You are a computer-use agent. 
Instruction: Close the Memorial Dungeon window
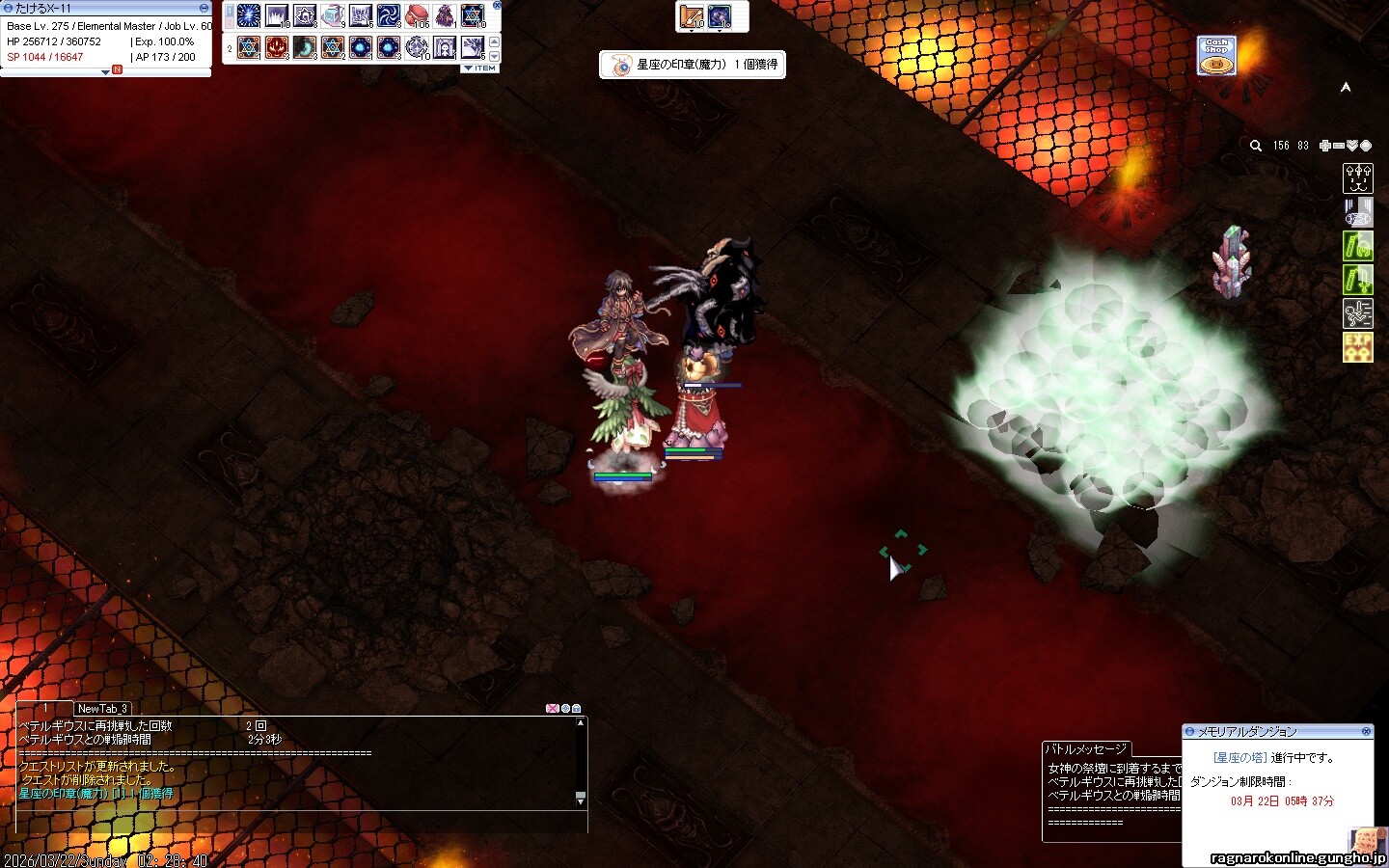pos(1366,731)
